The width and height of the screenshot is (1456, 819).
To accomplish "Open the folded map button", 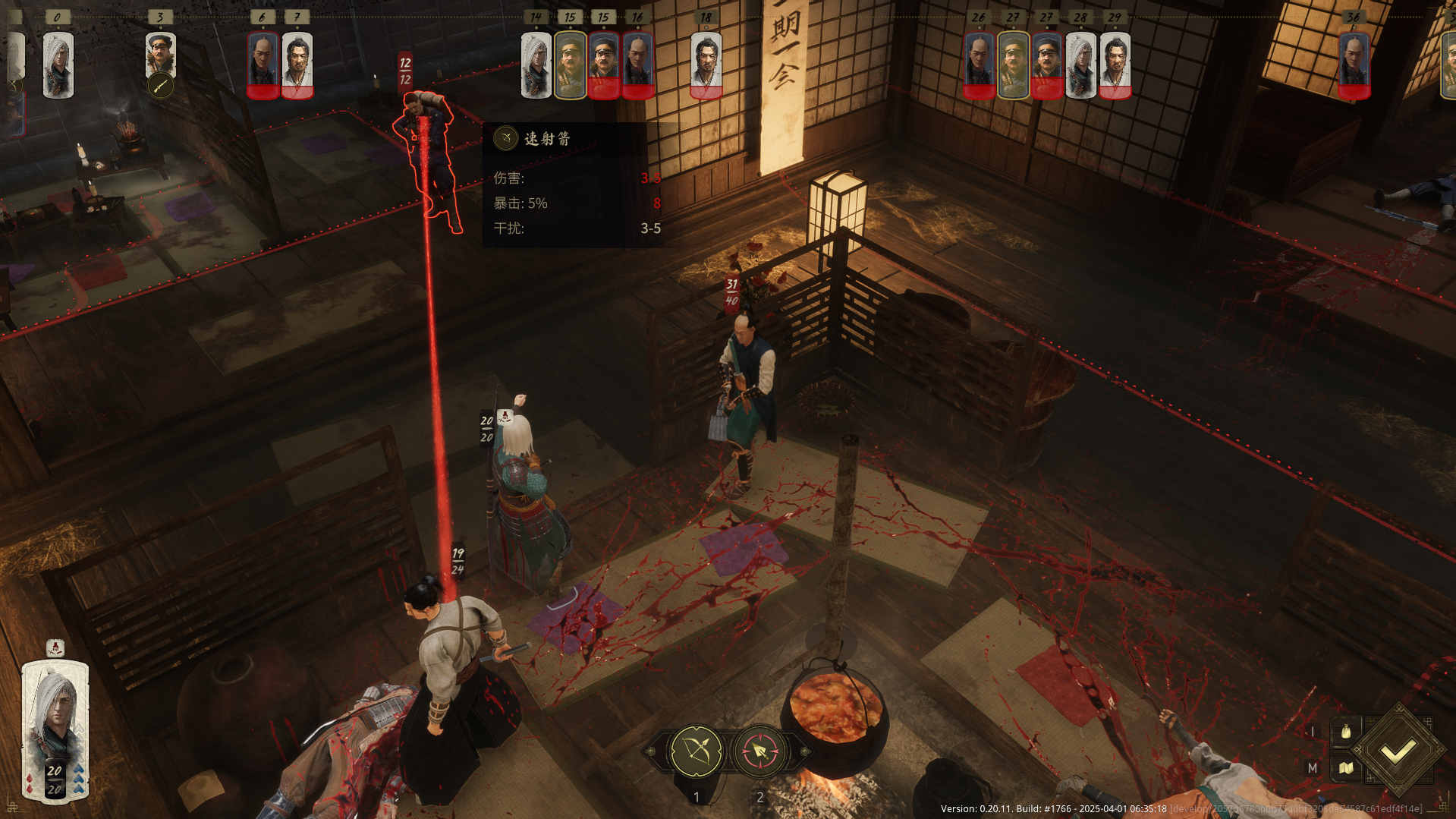I will (1346, 768).
